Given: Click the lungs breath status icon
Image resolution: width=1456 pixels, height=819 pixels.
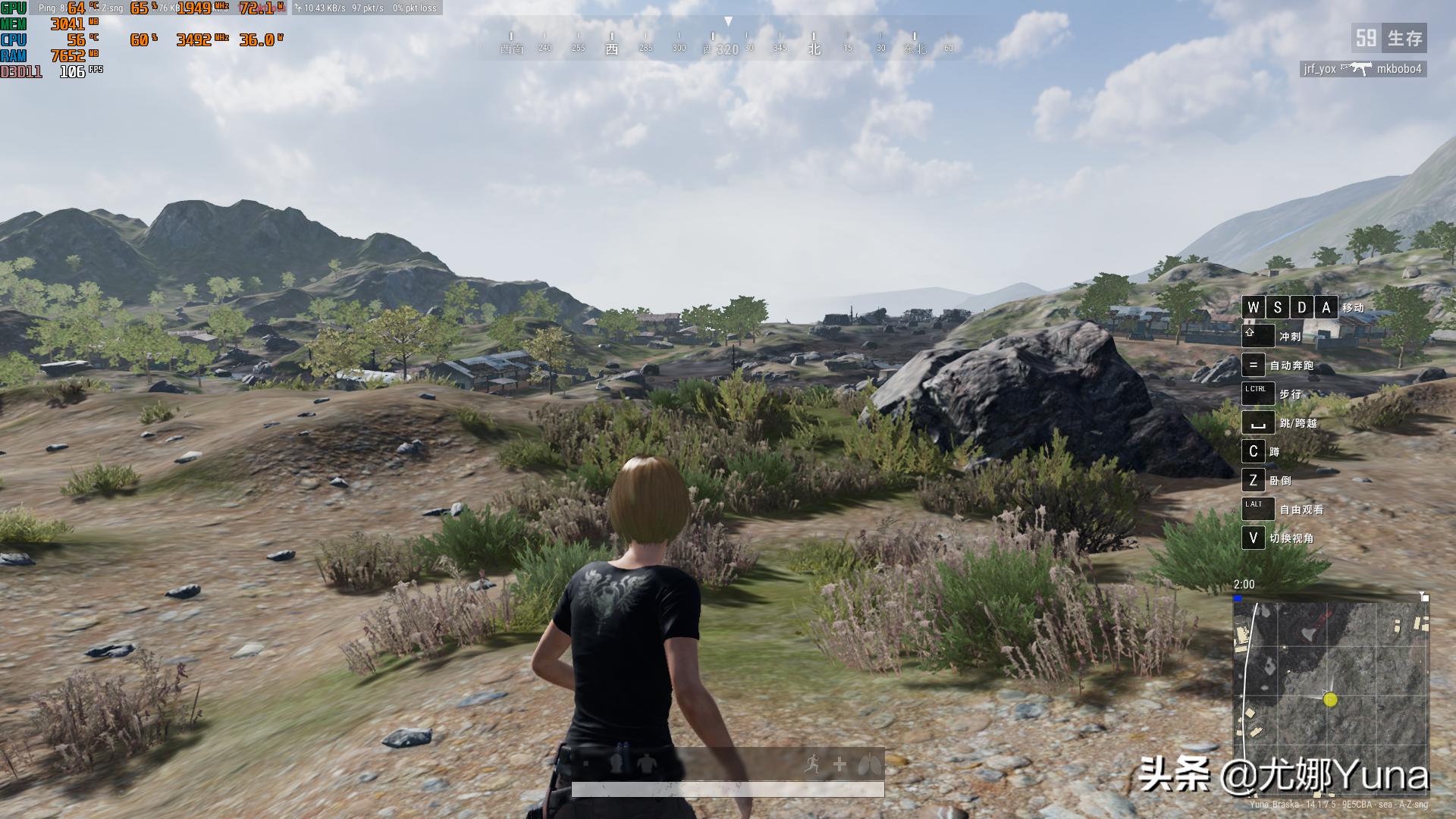Looking at the screenshot, I should point(870,764).
